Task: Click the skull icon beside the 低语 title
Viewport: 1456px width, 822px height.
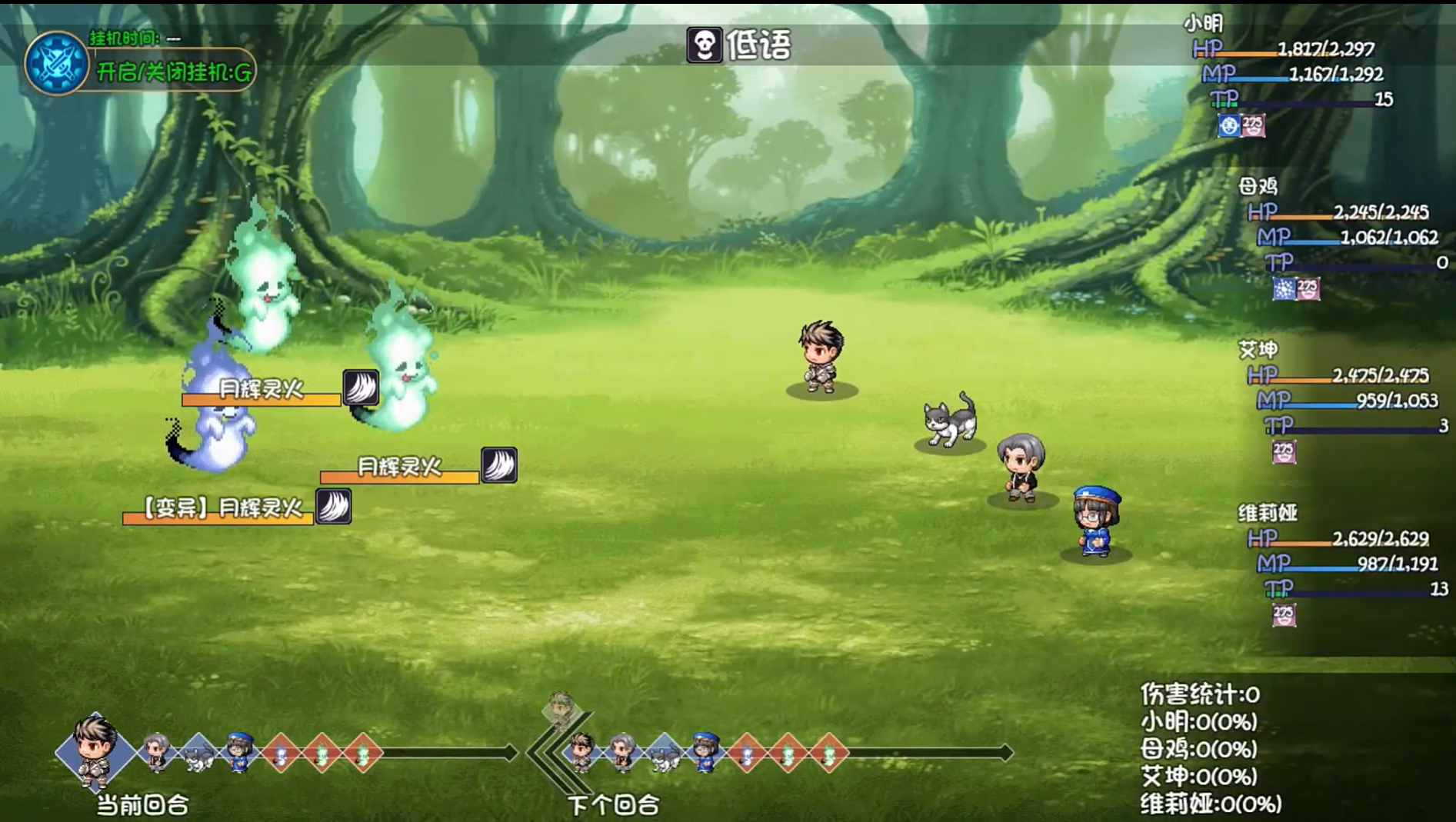Action: click(705, 46)
